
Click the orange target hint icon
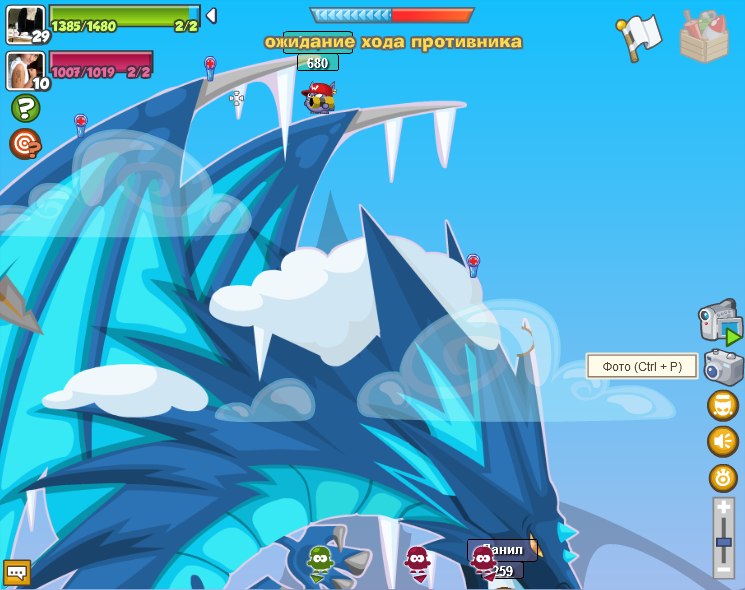point(25,144)
